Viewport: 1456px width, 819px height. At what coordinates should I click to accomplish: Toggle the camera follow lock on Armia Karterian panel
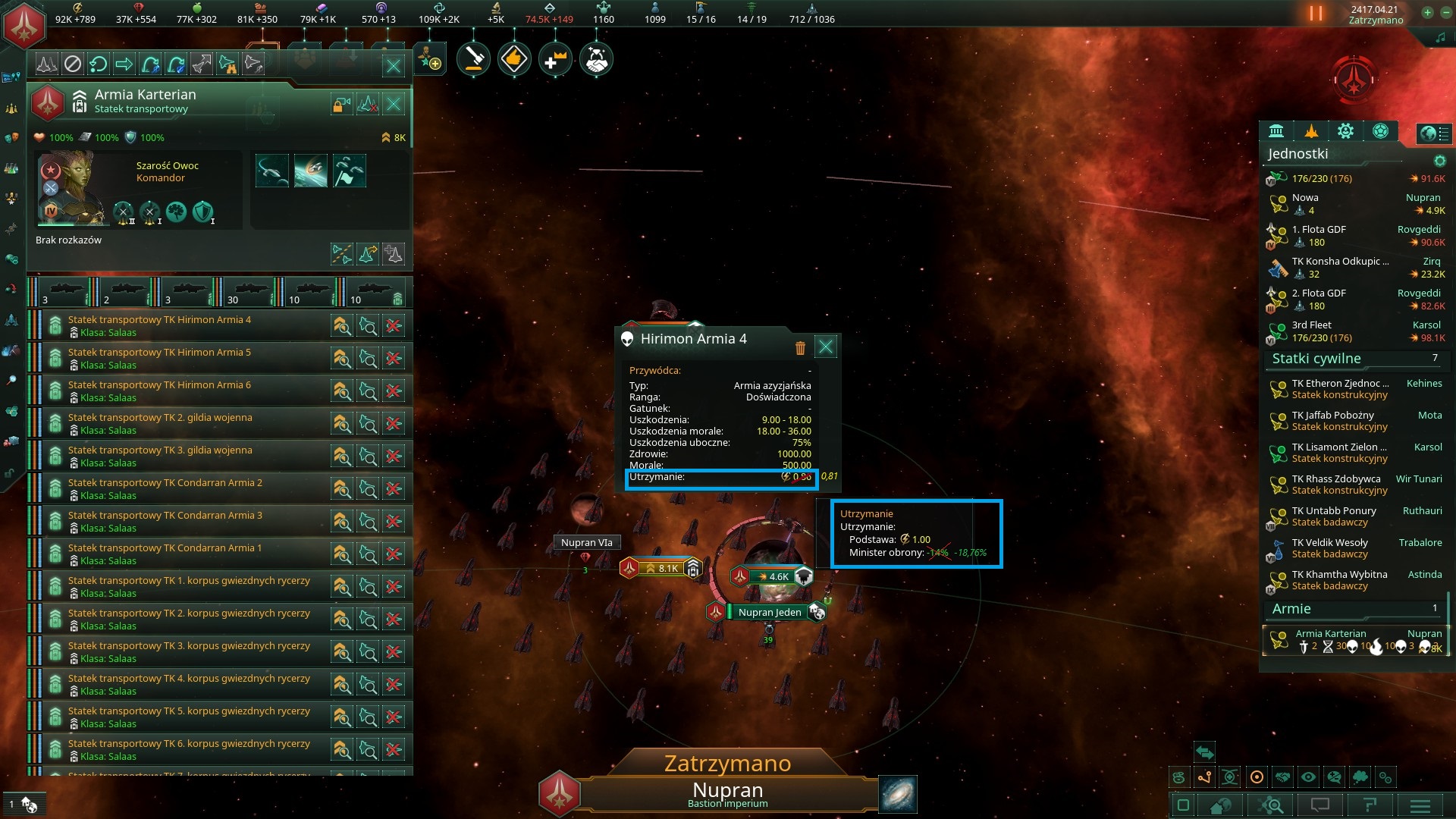click(x=342, y=105)
